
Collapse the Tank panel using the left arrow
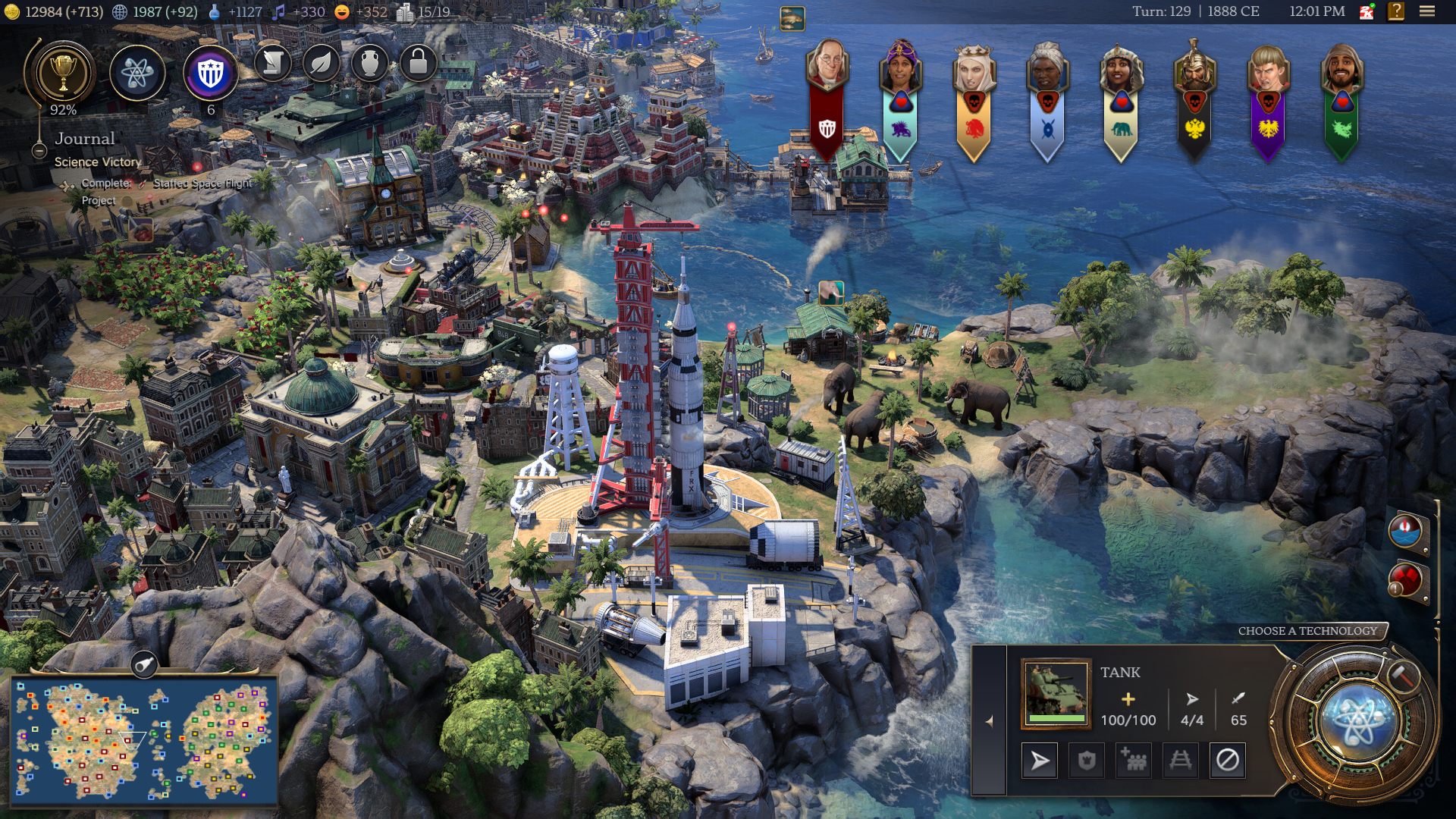(x=990, y=721)
